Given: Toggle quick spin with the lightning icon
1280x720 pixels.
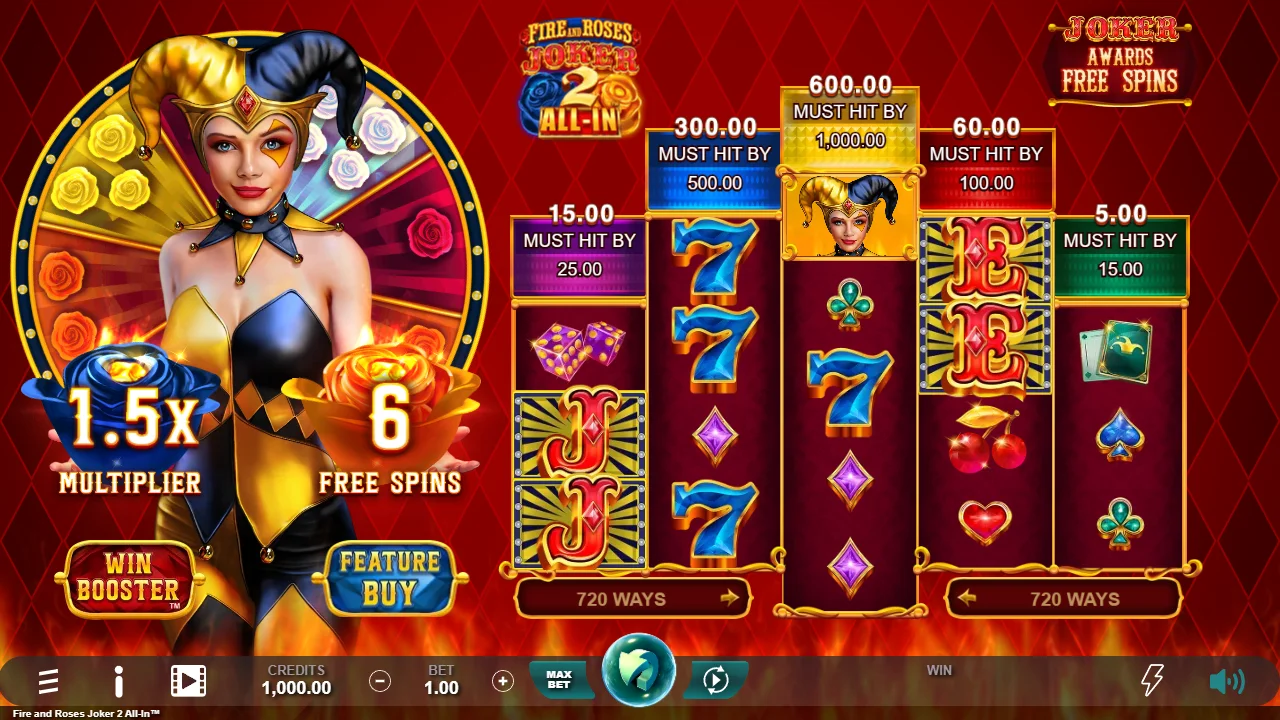Looking at the screenshot, I should click(1150, 681).
